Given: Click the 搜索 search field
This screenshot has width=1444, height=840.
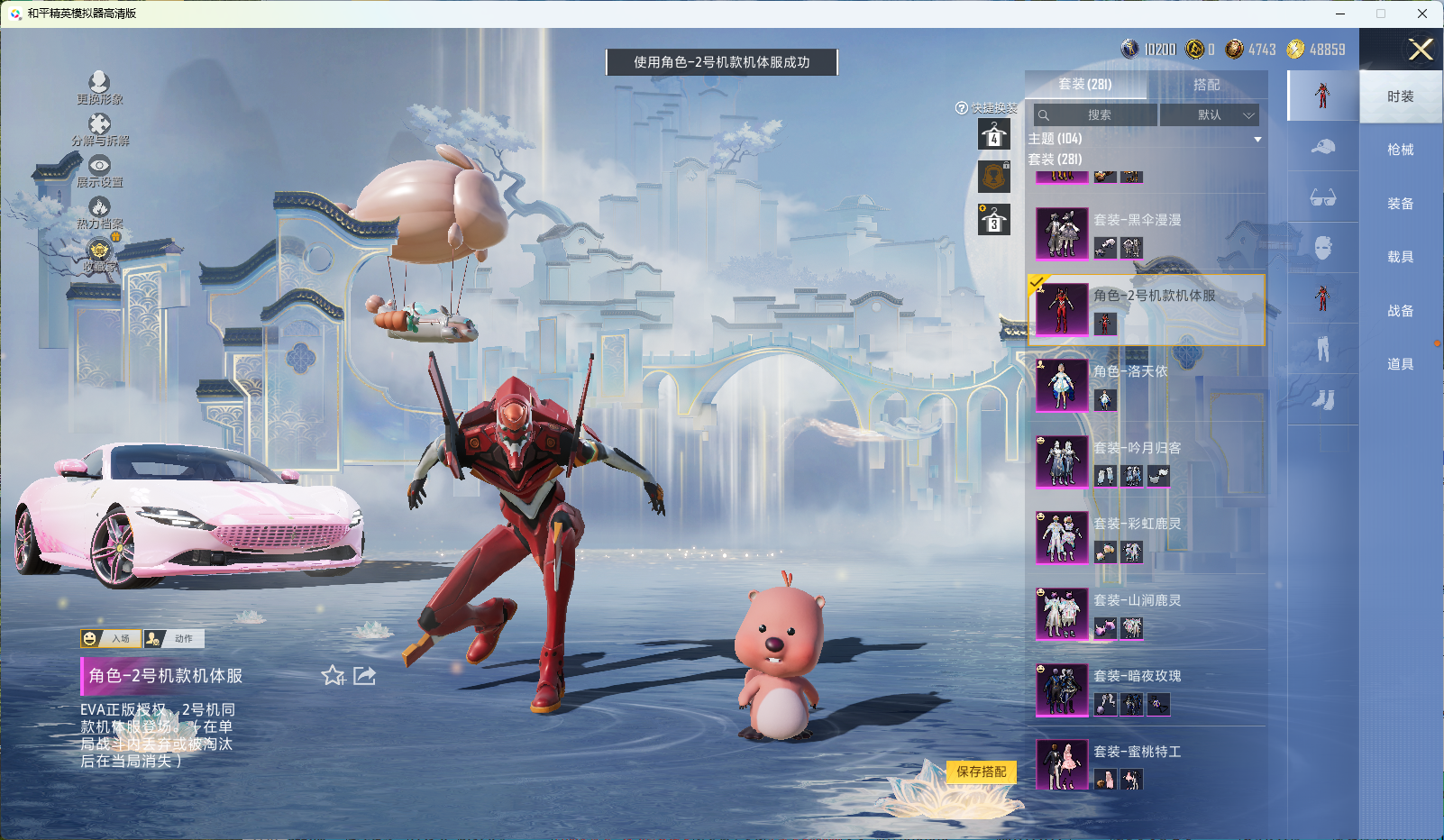Looking at the screenshot, I should (x=1096, y=115).
